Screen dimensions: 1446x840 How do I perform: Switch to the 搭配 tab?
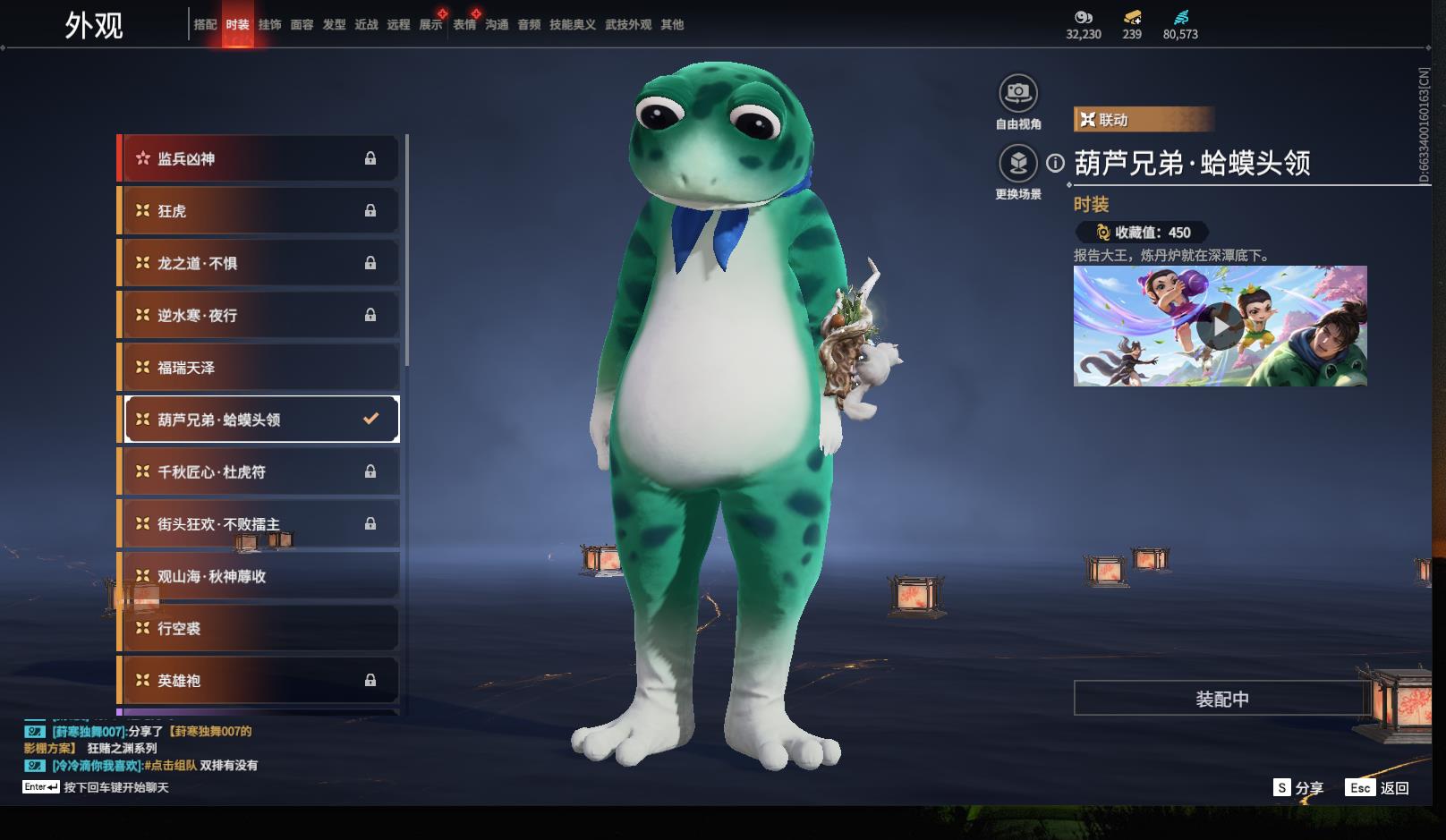click(205, 25)
